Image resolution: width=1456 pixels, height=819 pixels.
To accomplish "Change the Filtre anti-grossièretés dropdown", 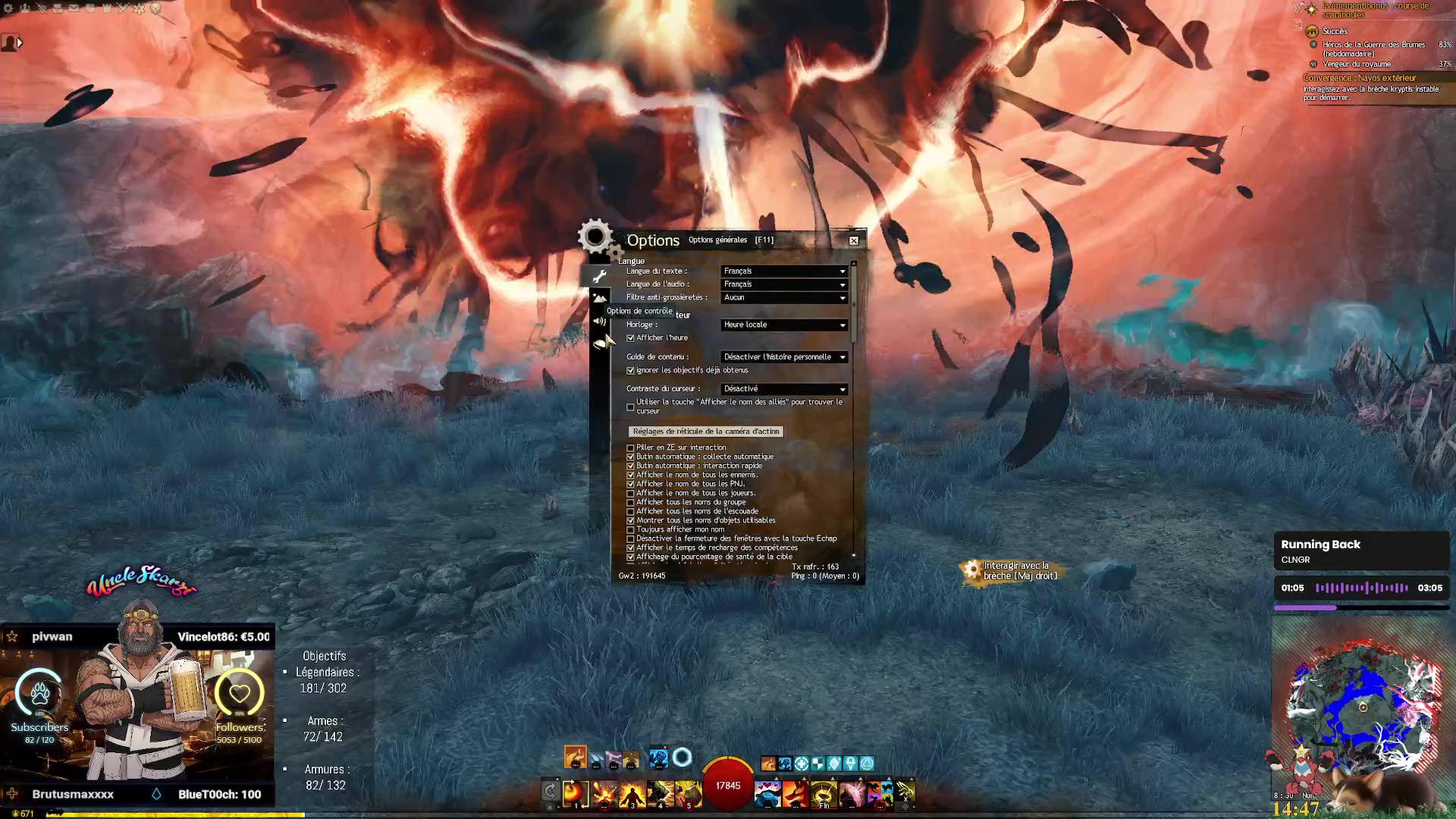I will (x=784, y=298).
